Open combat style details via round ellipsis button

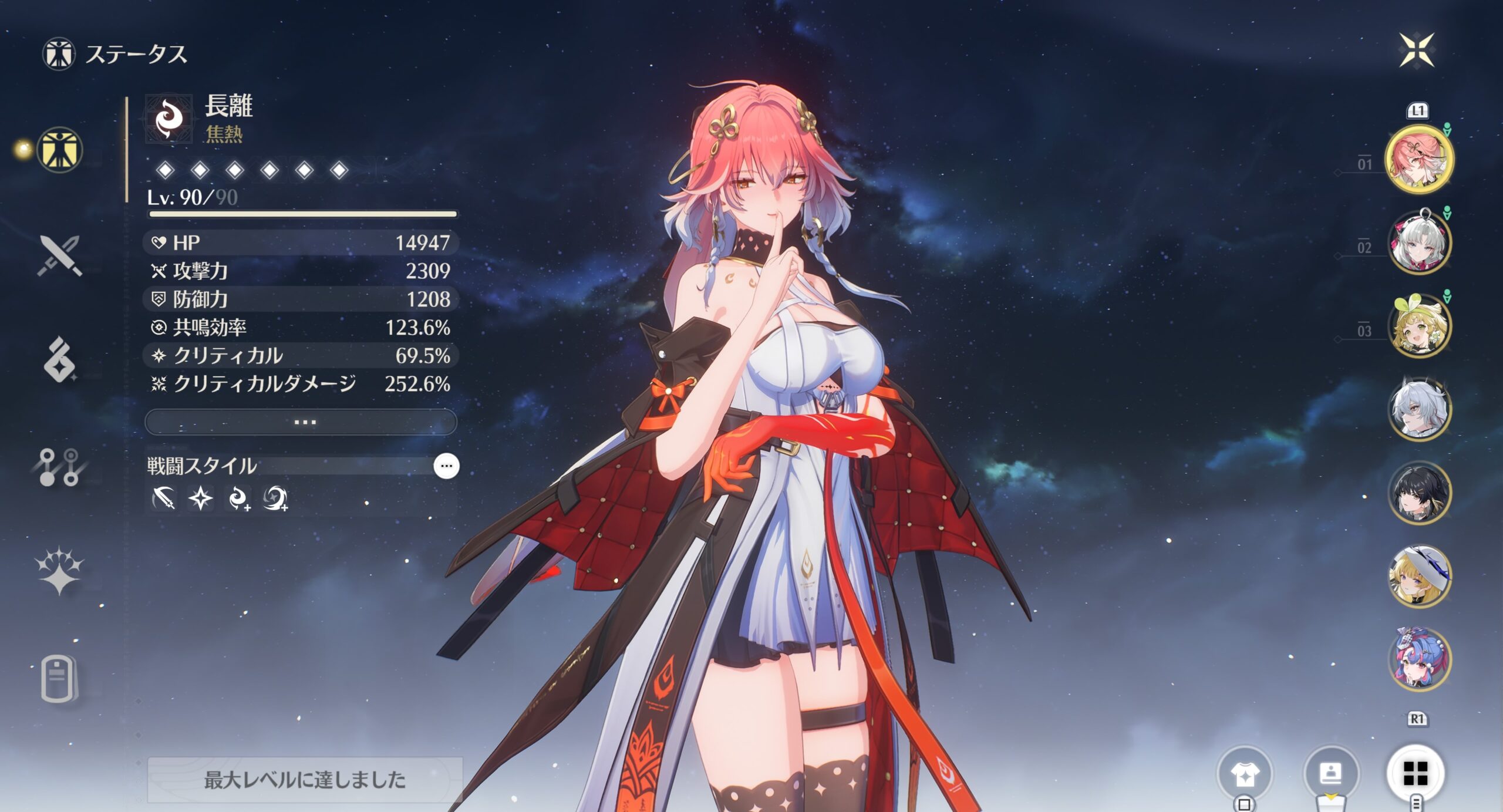(x=446, y=466)
